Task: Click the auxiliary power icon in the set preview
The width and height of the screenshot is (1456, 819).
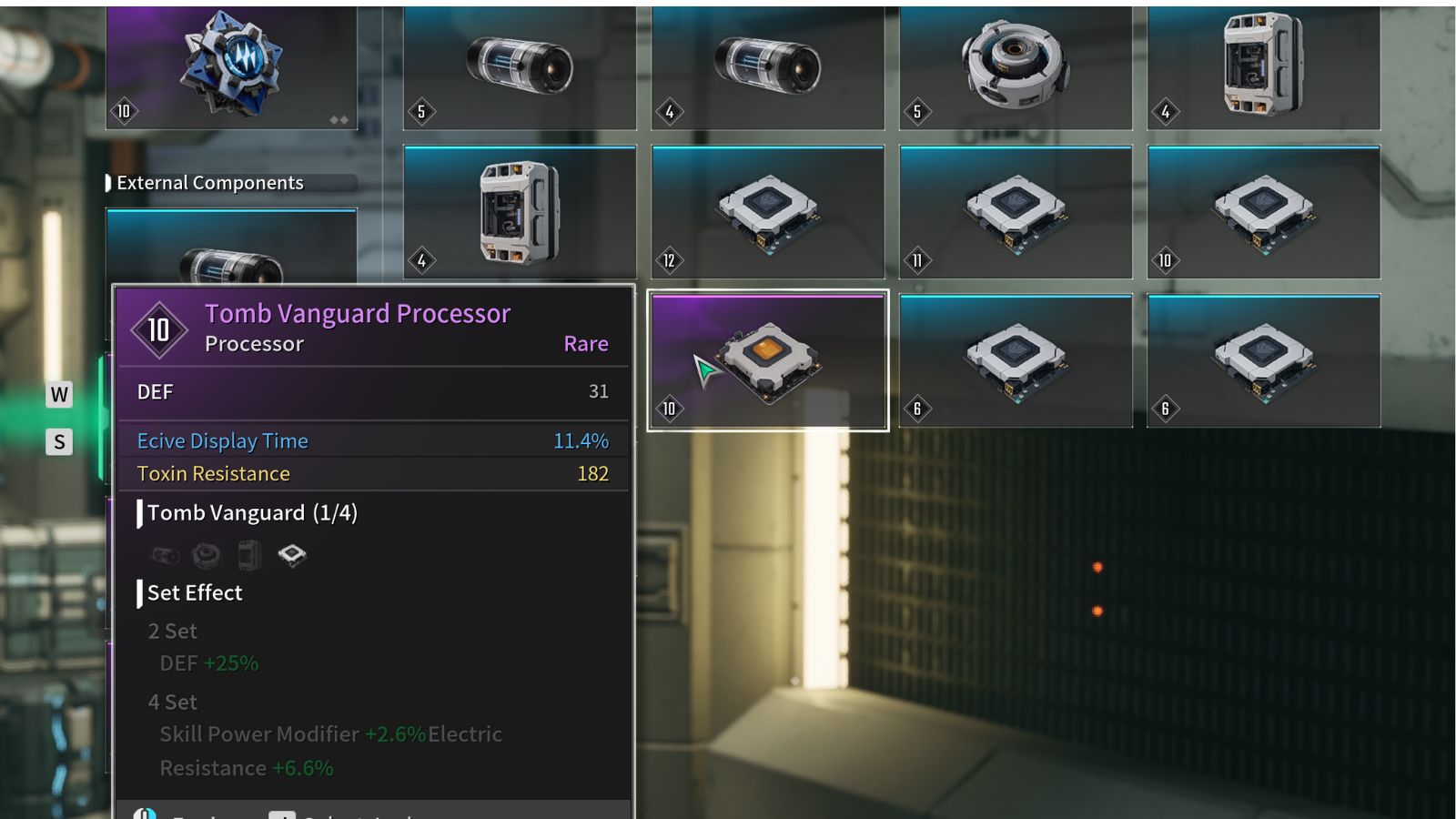Action: 165,554
